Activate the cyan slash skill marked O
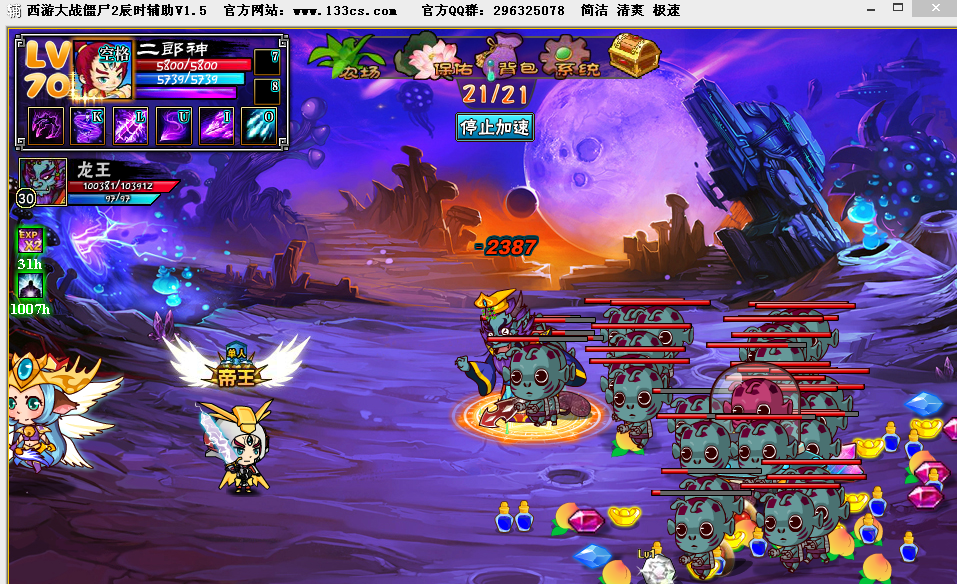The image size is (957, 584). (x=259, y=126)
